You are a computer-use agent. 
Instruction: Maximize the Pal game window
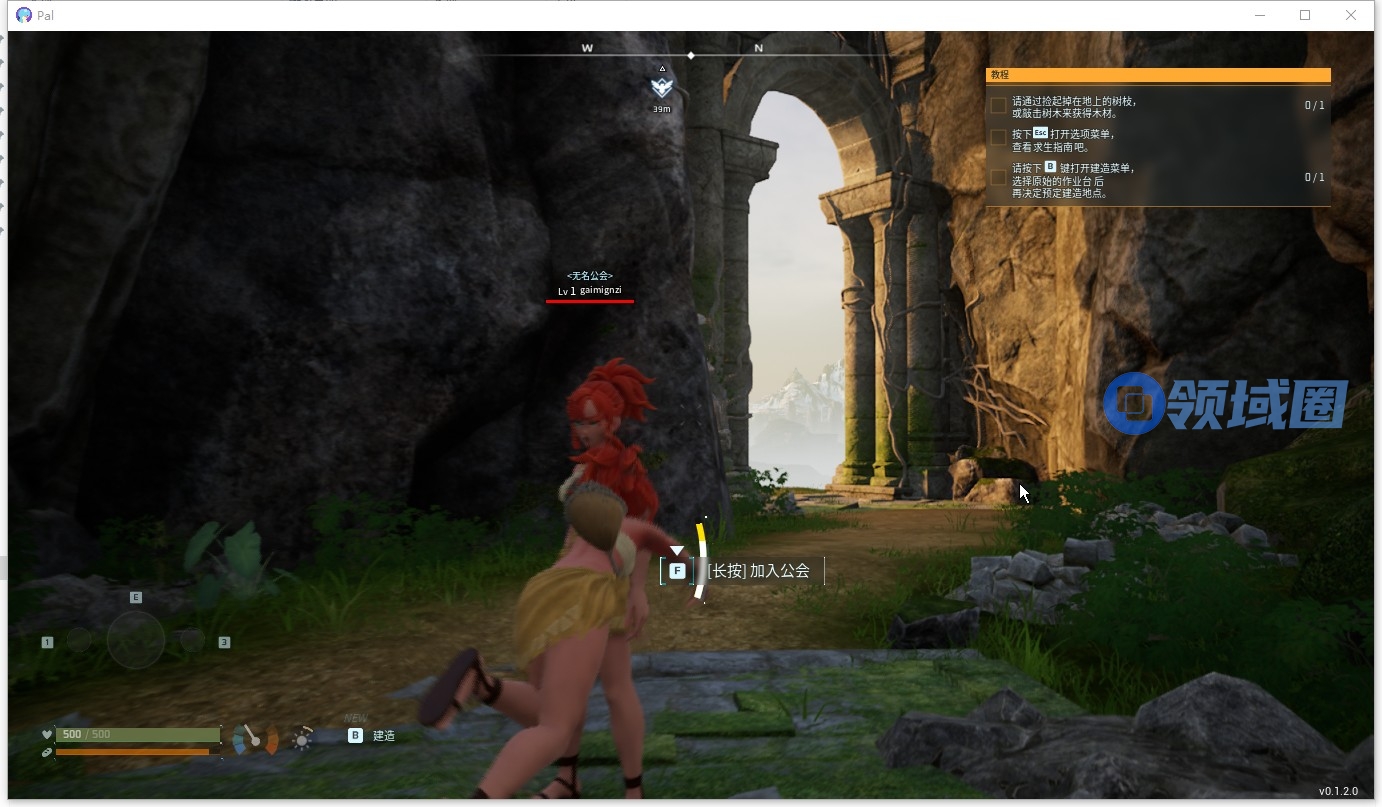(1305, 15)
